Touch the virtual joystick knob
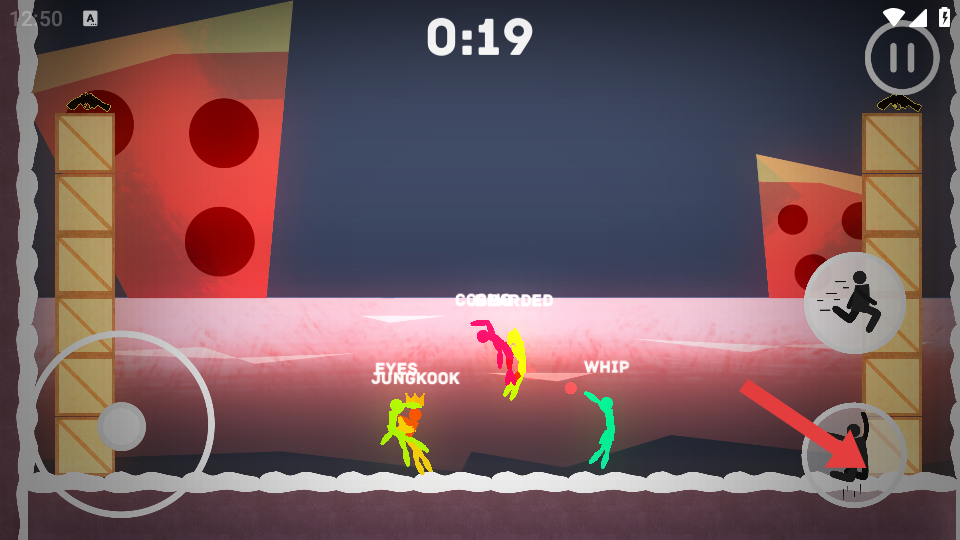This screenshot has width=960, height=540. coord(122,426)
